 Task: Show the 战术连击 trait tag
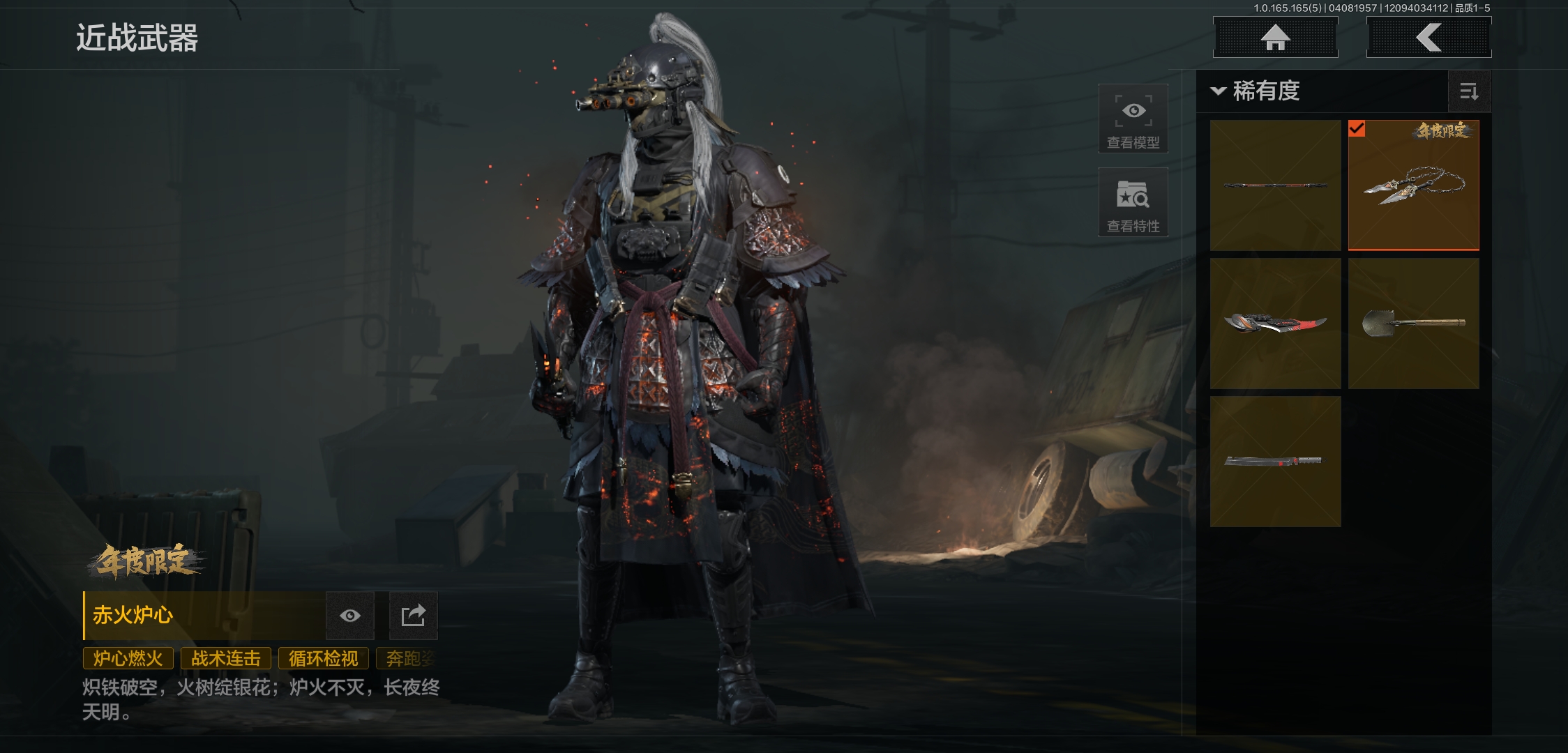click(226, 658)
